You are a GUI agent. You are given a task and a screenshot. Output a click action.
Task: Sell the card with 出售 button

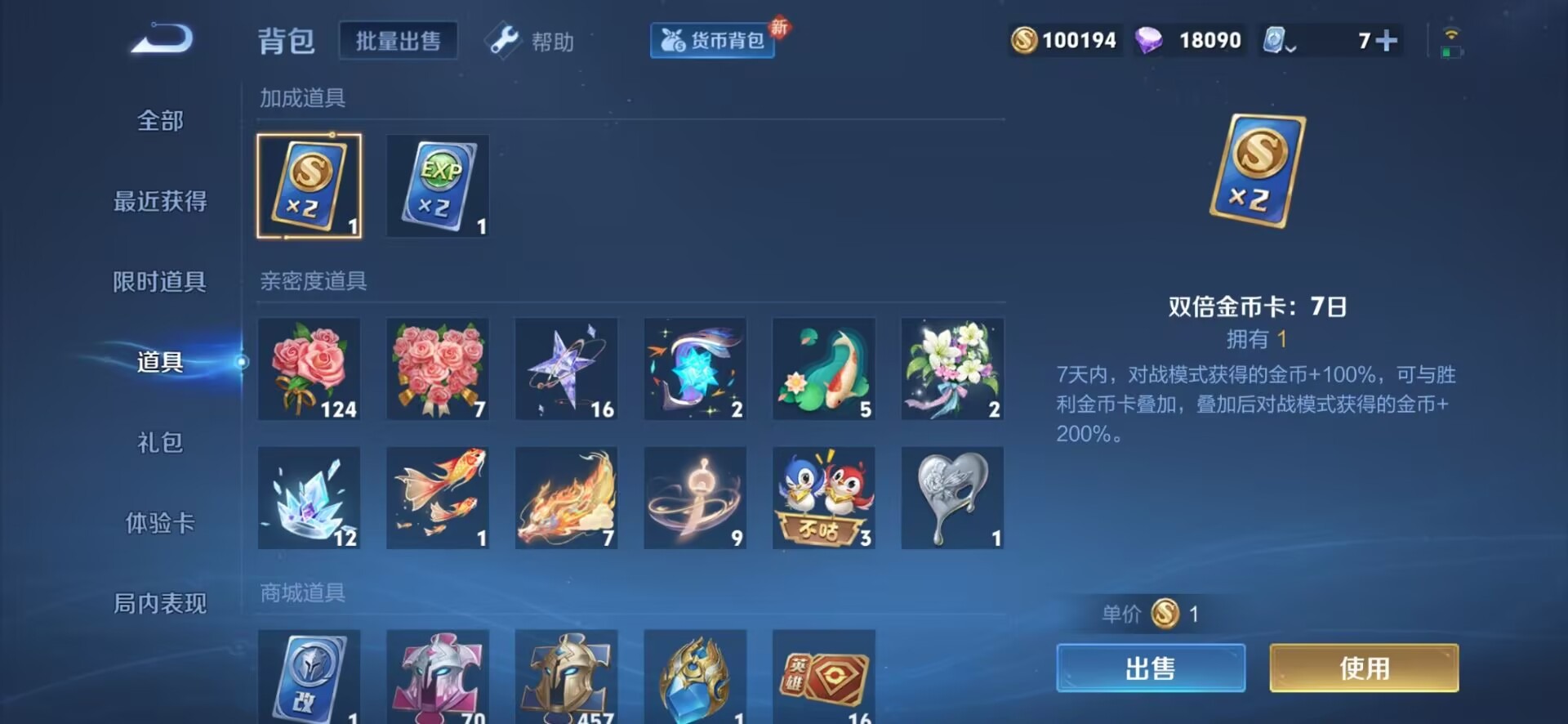pos(1150,668)
